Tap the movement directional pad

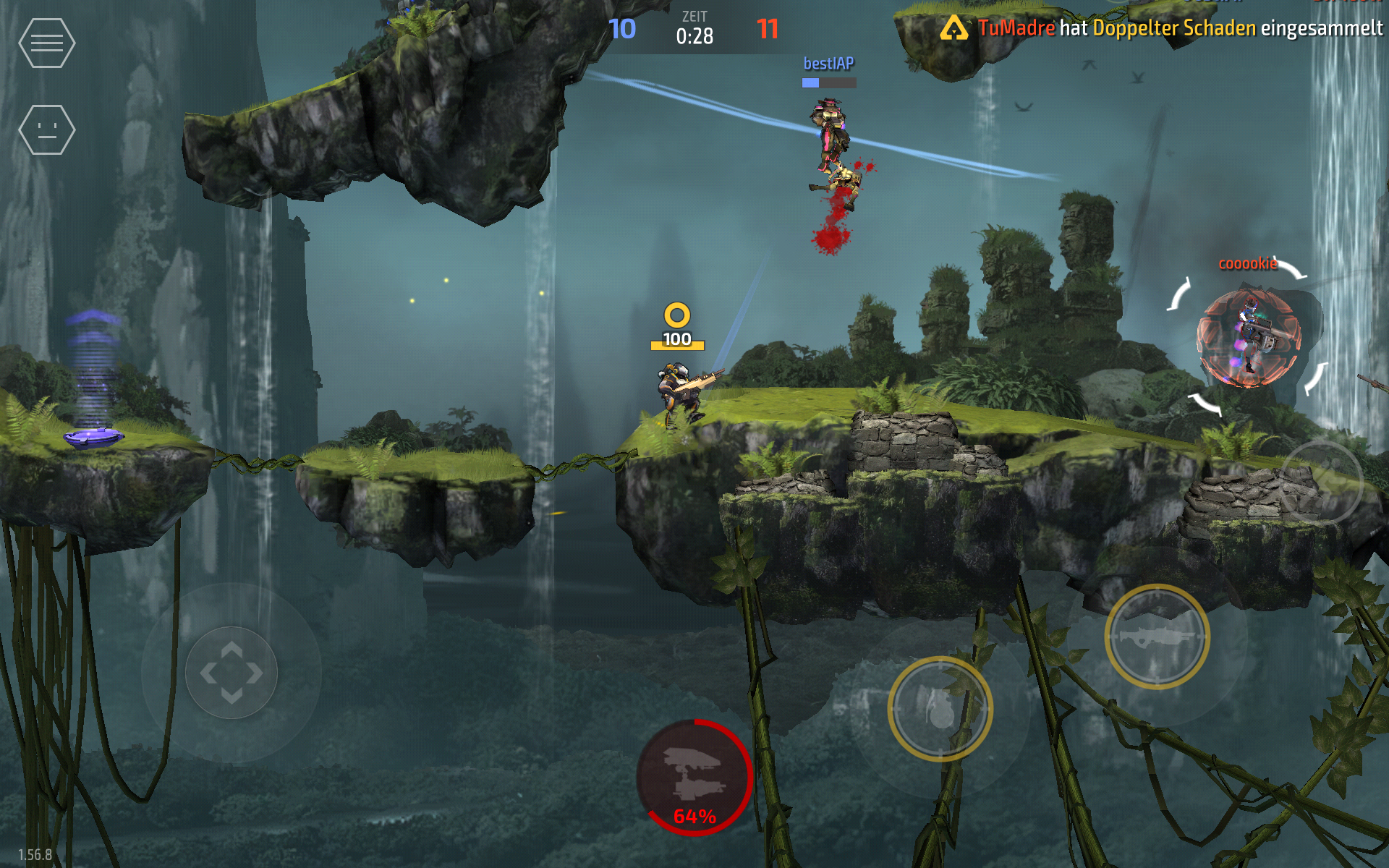(231, 673)
